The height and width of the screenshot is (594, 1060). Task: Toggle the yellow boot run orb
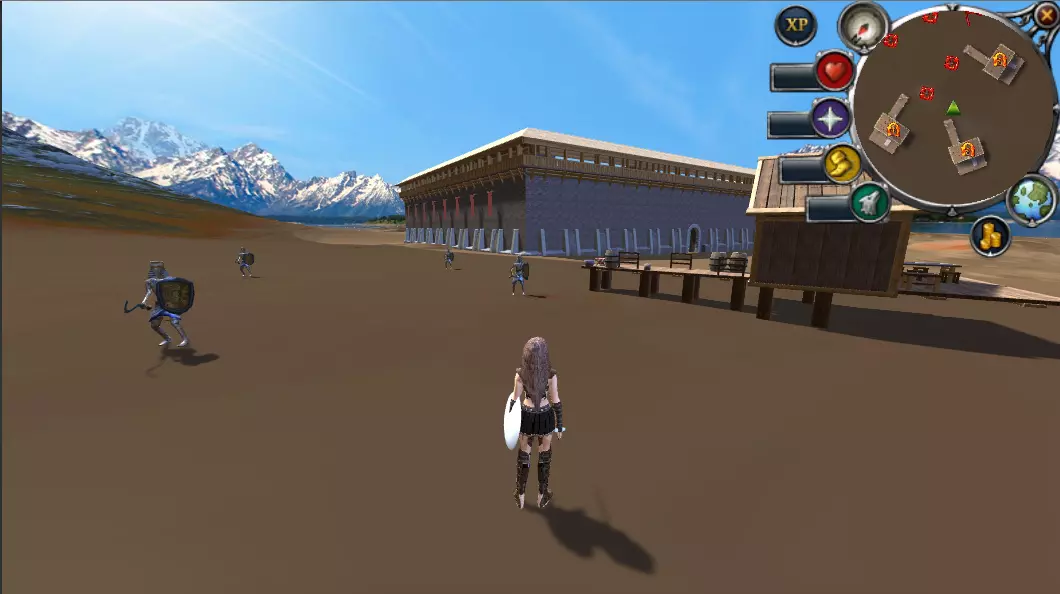(843, 163)
